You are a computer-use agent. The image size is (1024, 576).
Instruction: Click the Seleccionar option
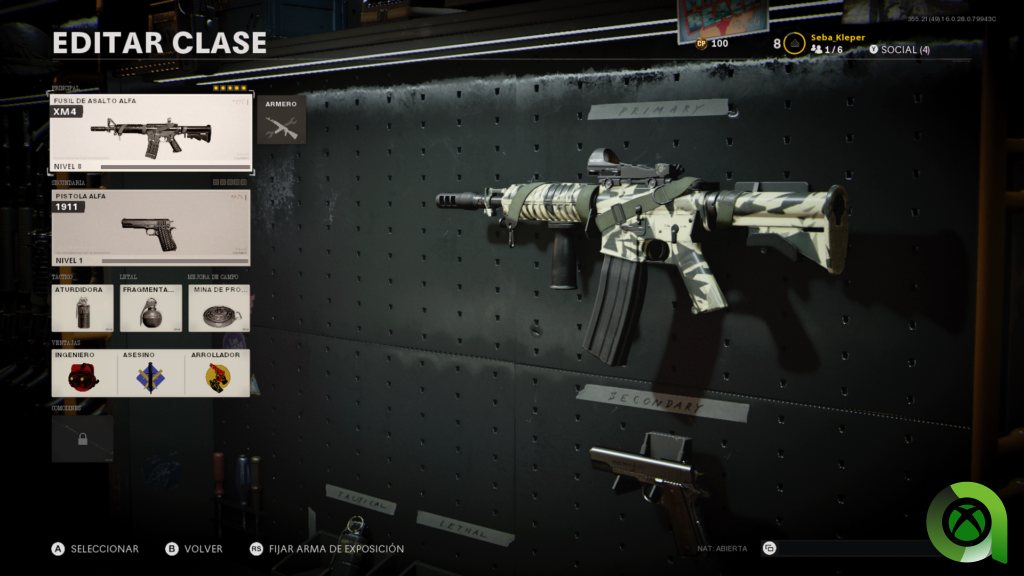coord(96,549)
